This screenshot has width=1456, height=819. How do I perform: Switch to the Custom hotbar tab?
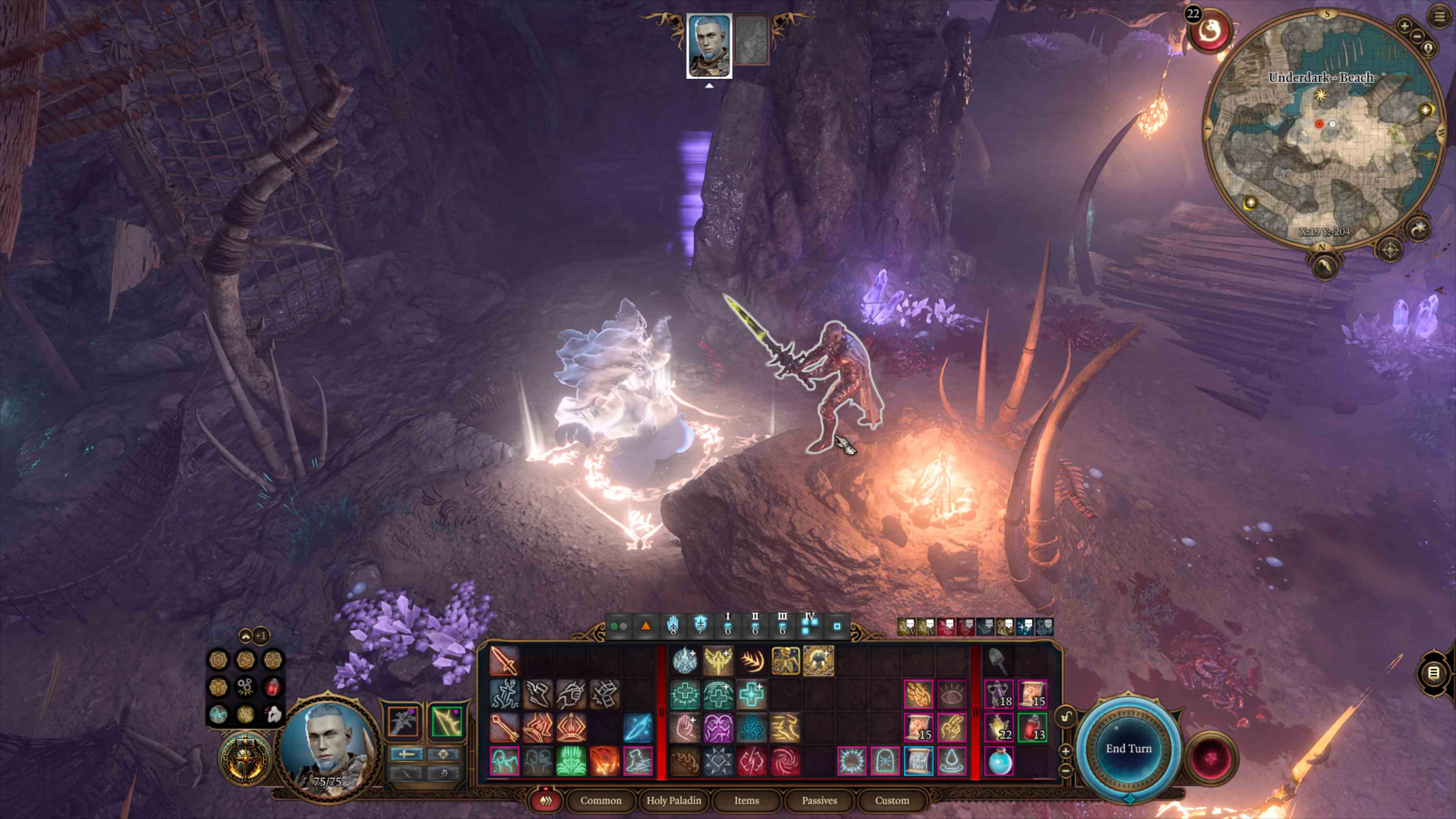tap(892, 800)
